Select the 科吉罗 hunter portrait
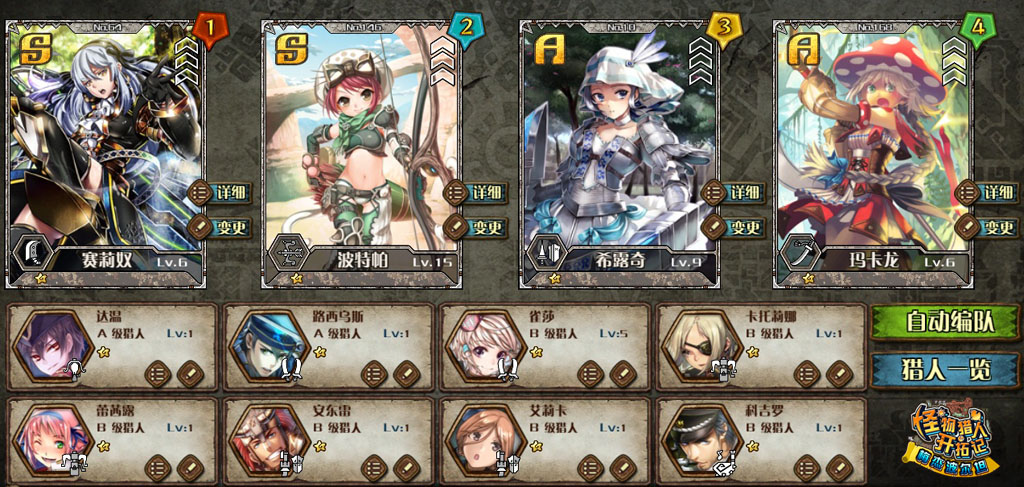Viewport: 1024px width, 487px height. point(702,439)
